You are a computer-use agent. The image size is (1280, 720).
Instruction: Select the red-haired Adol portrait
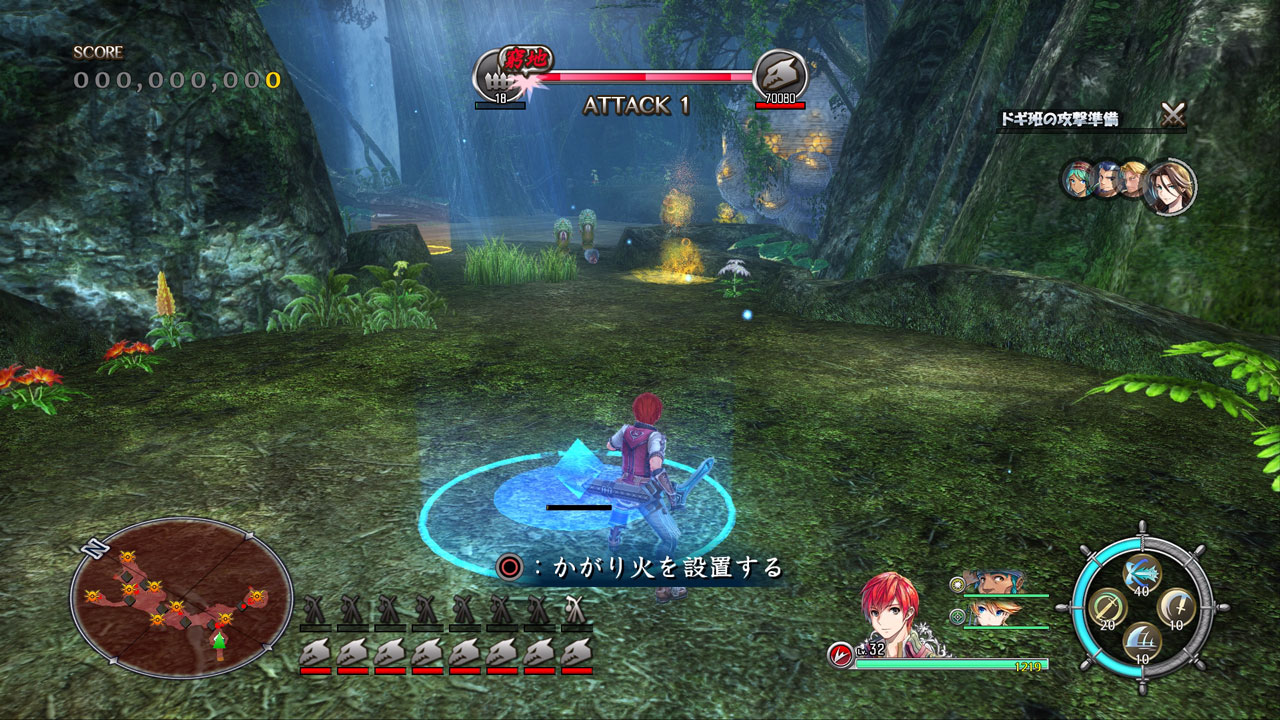click(889, 607)
